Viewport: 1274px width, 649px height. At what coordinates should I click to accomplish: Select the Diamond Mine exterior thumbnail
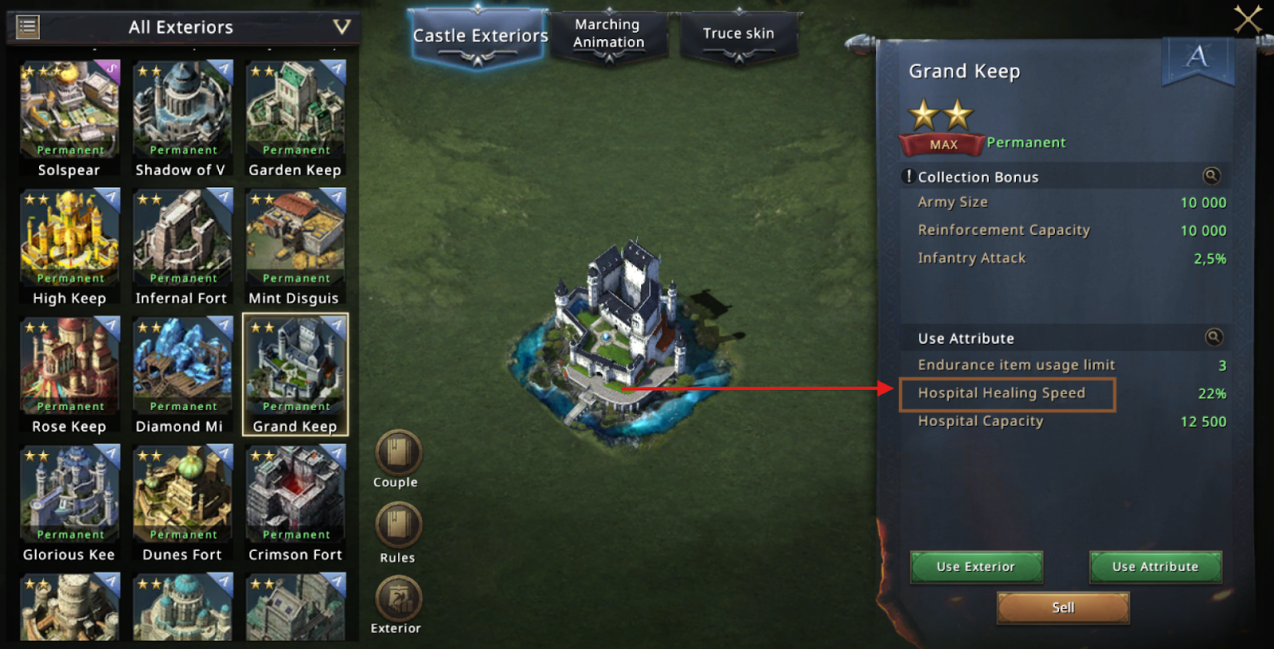click(x=182, y=367)
